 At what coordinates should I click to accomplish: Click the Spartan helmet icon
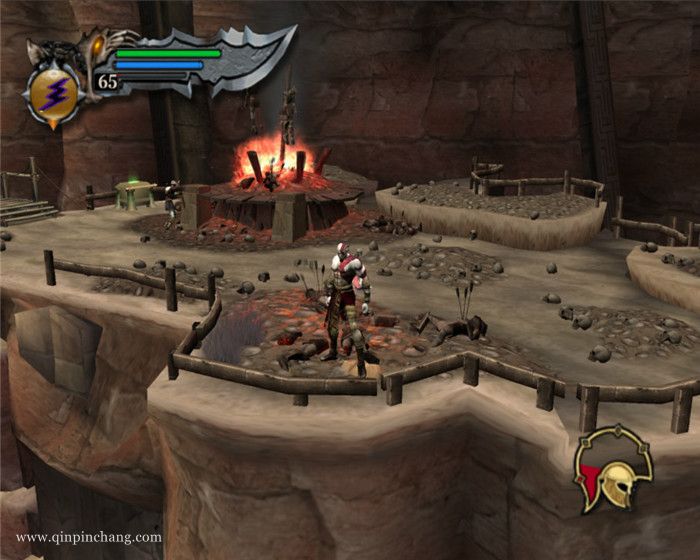point(614,470)
